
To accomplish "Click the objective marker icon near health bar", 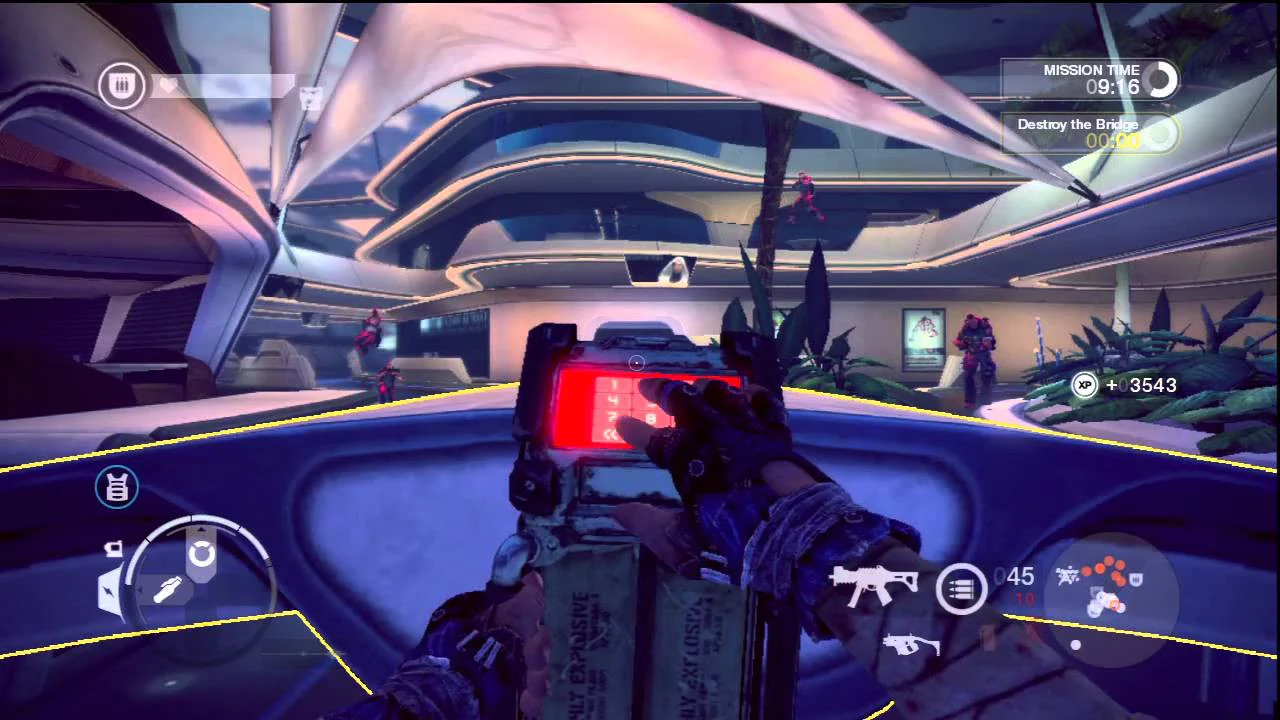I will (310, 99).
